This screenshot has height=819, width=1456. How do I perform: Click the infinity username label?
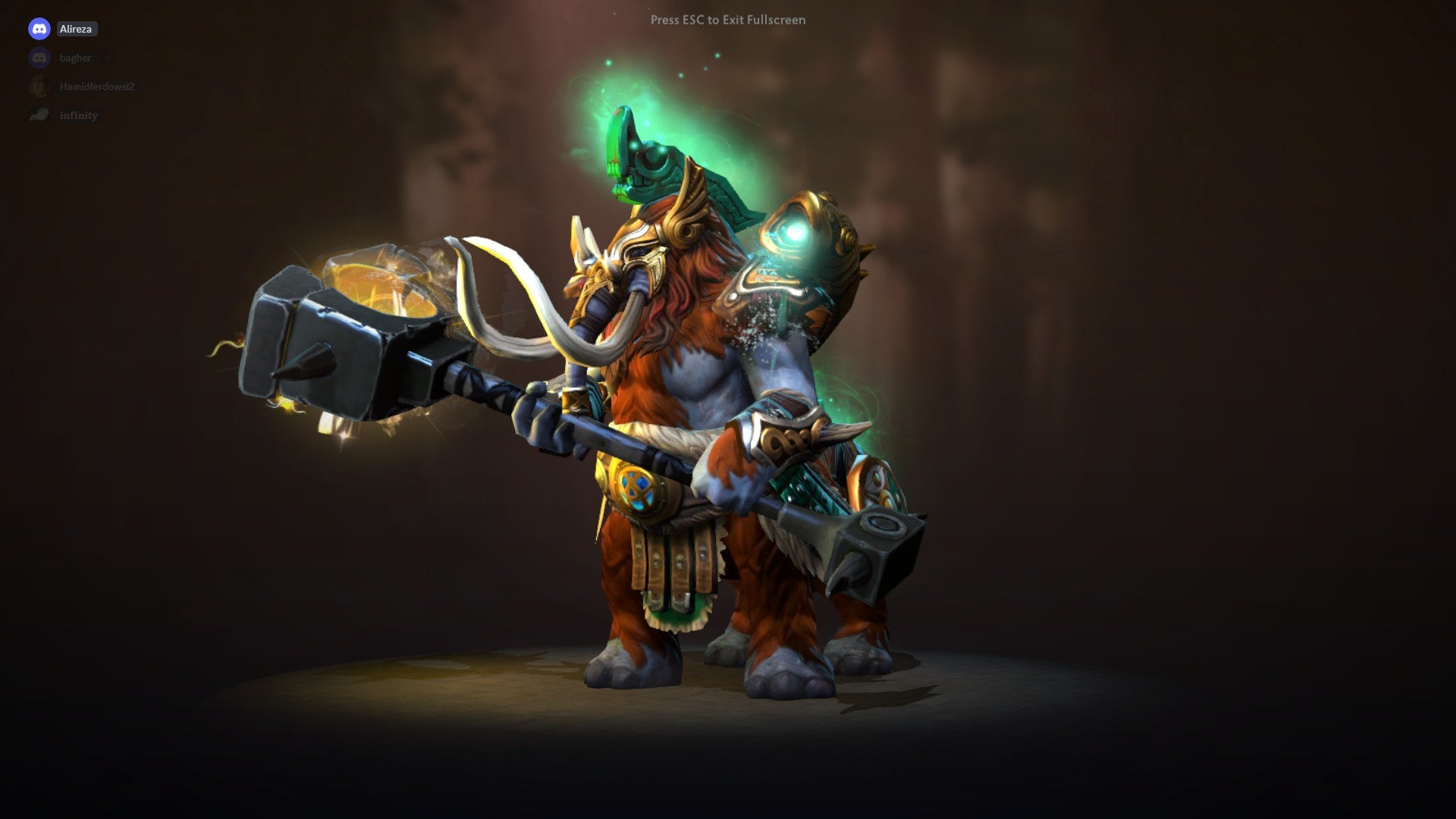coord(79,115)
